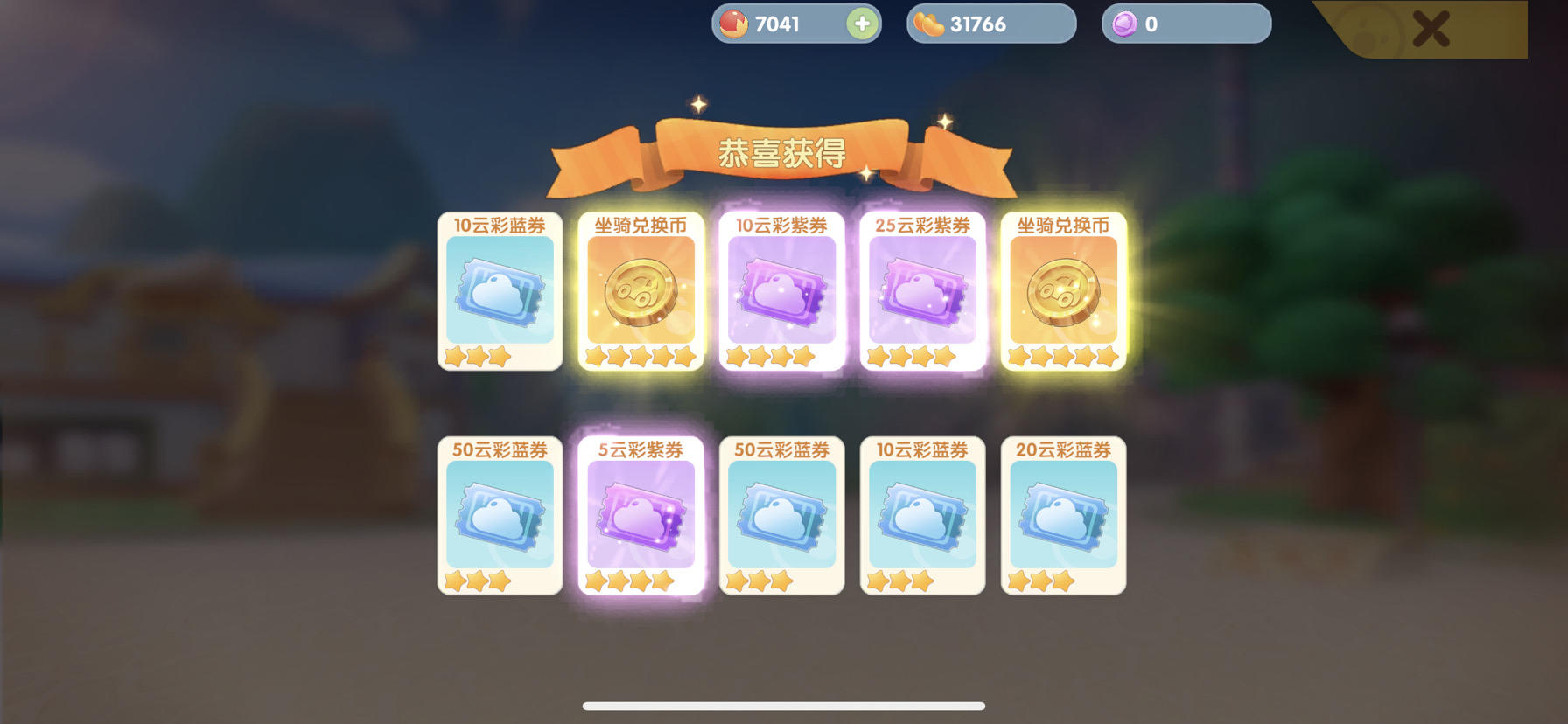Close the rewards screen with the X
1568x724 pixels.
tap(1432, 27)
